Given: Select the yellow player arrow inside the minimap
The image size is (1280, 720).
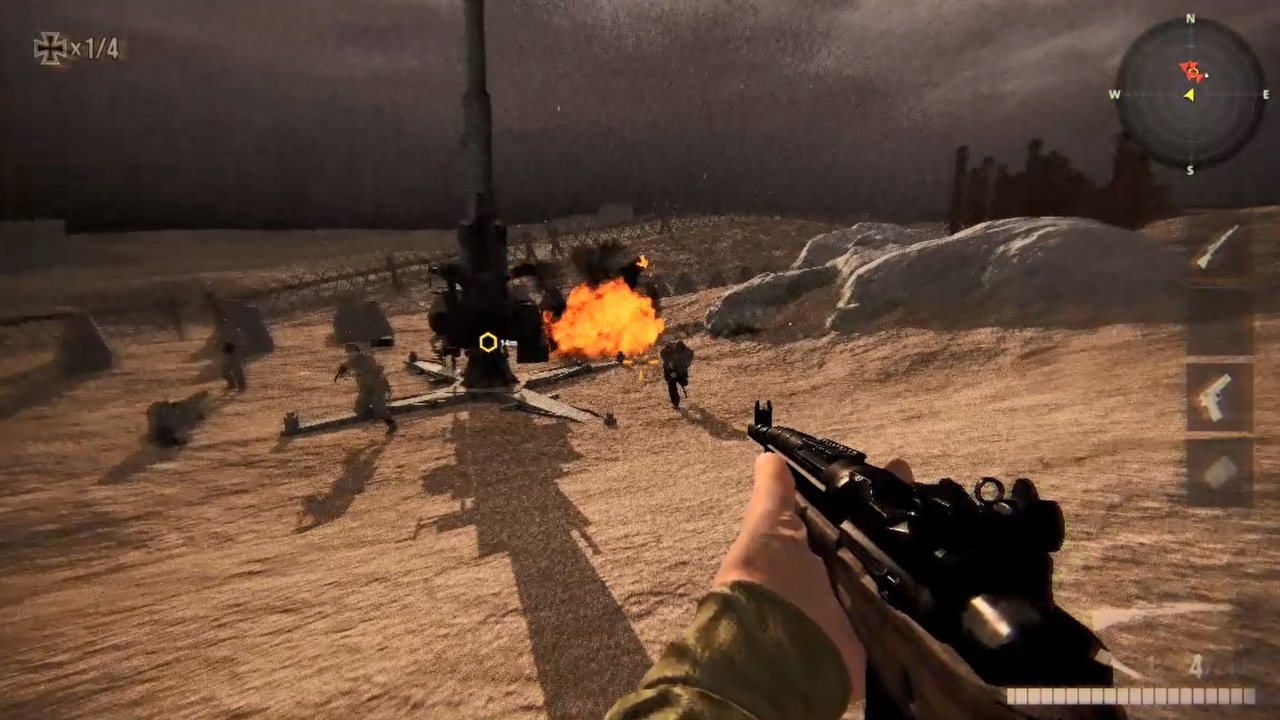Looking at the screenshot, I should coord(1187,96).
